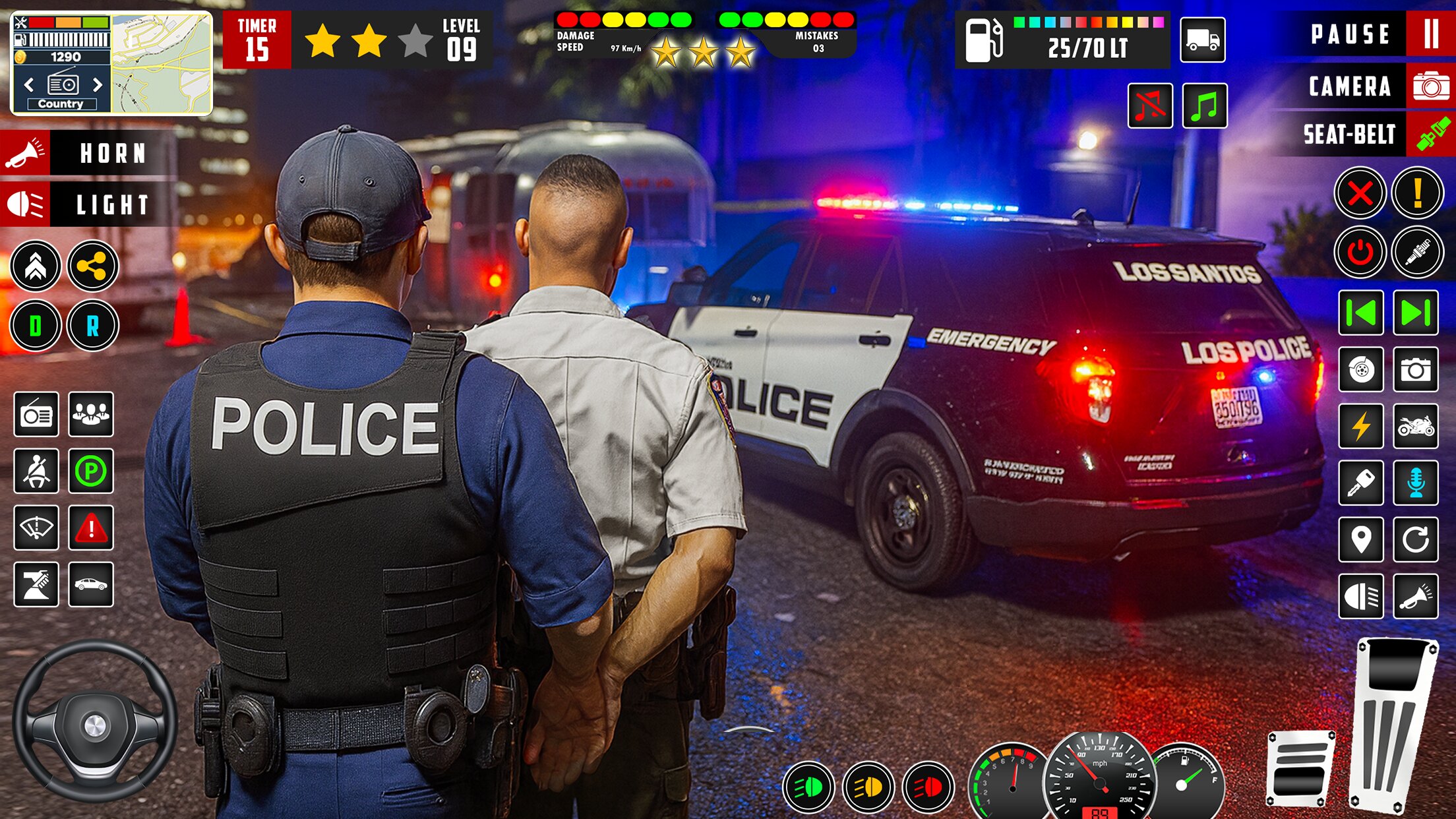Open the city minimap
1456x819 pixels.
(x=162, y=64)
